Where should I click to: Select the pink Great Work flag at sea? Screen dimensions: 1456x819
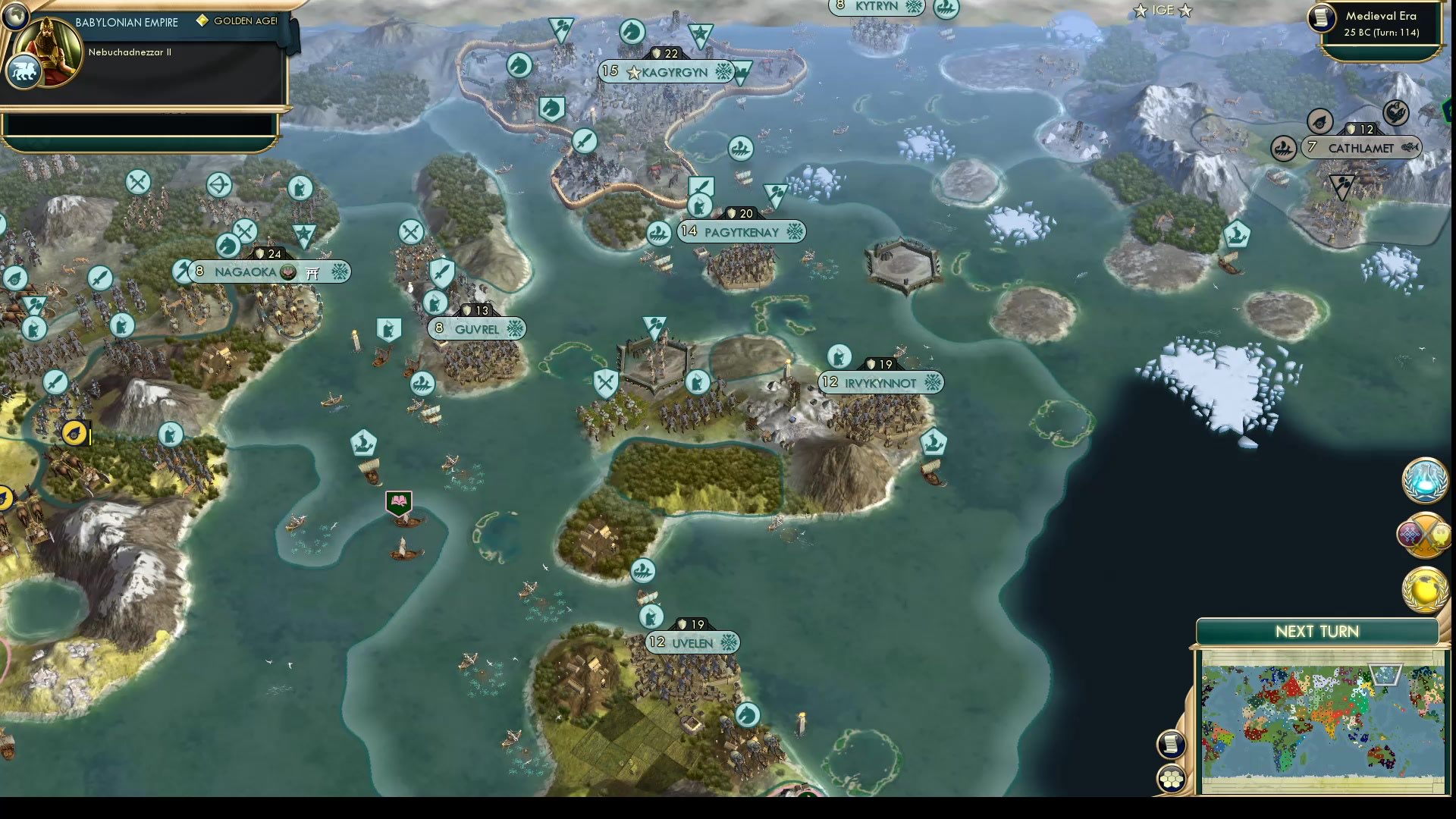(x=397, y=501)
